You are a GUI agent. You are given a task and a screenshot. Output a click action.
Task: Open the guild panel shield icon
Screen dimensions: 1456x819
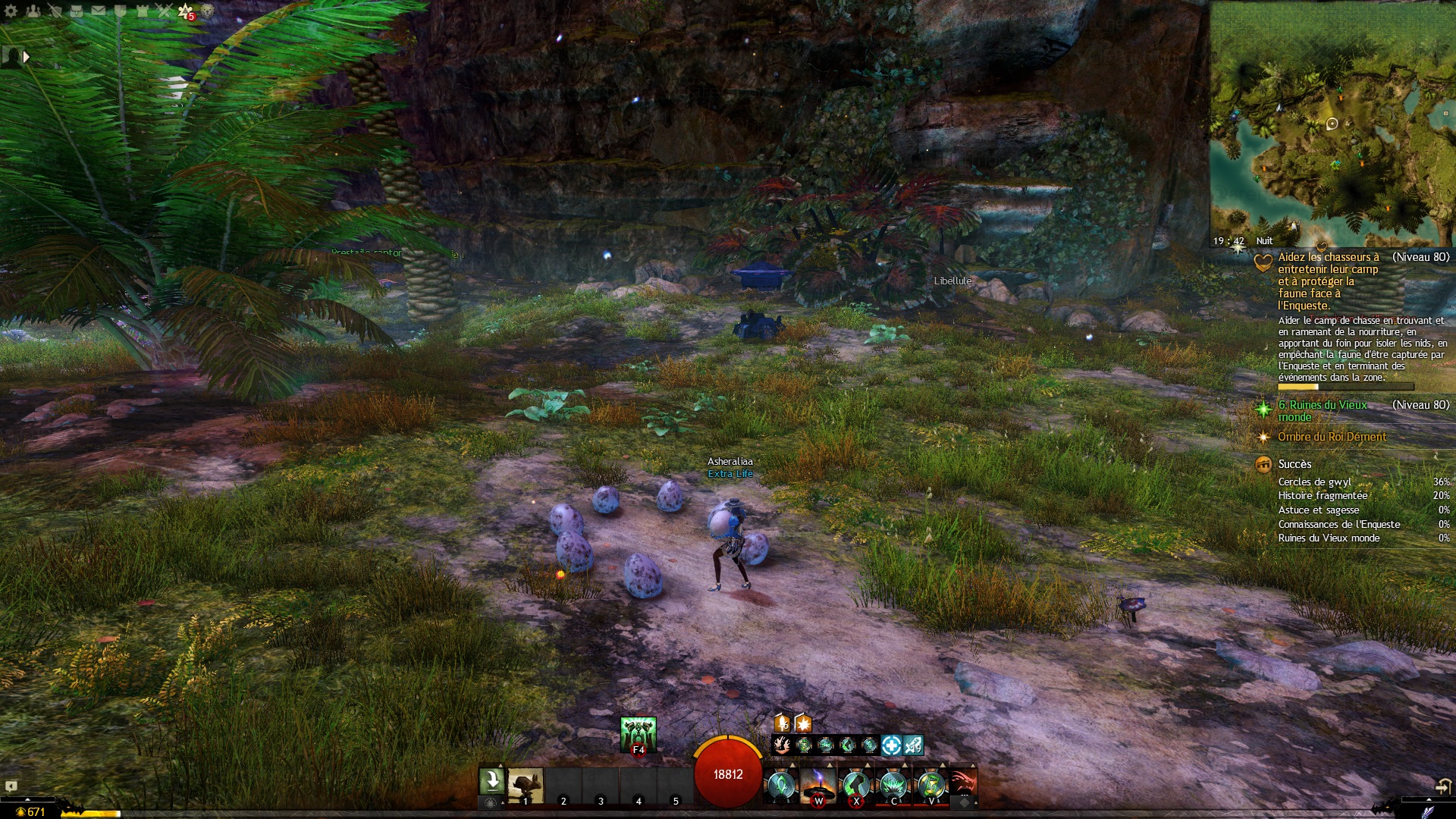click(121, 11)
